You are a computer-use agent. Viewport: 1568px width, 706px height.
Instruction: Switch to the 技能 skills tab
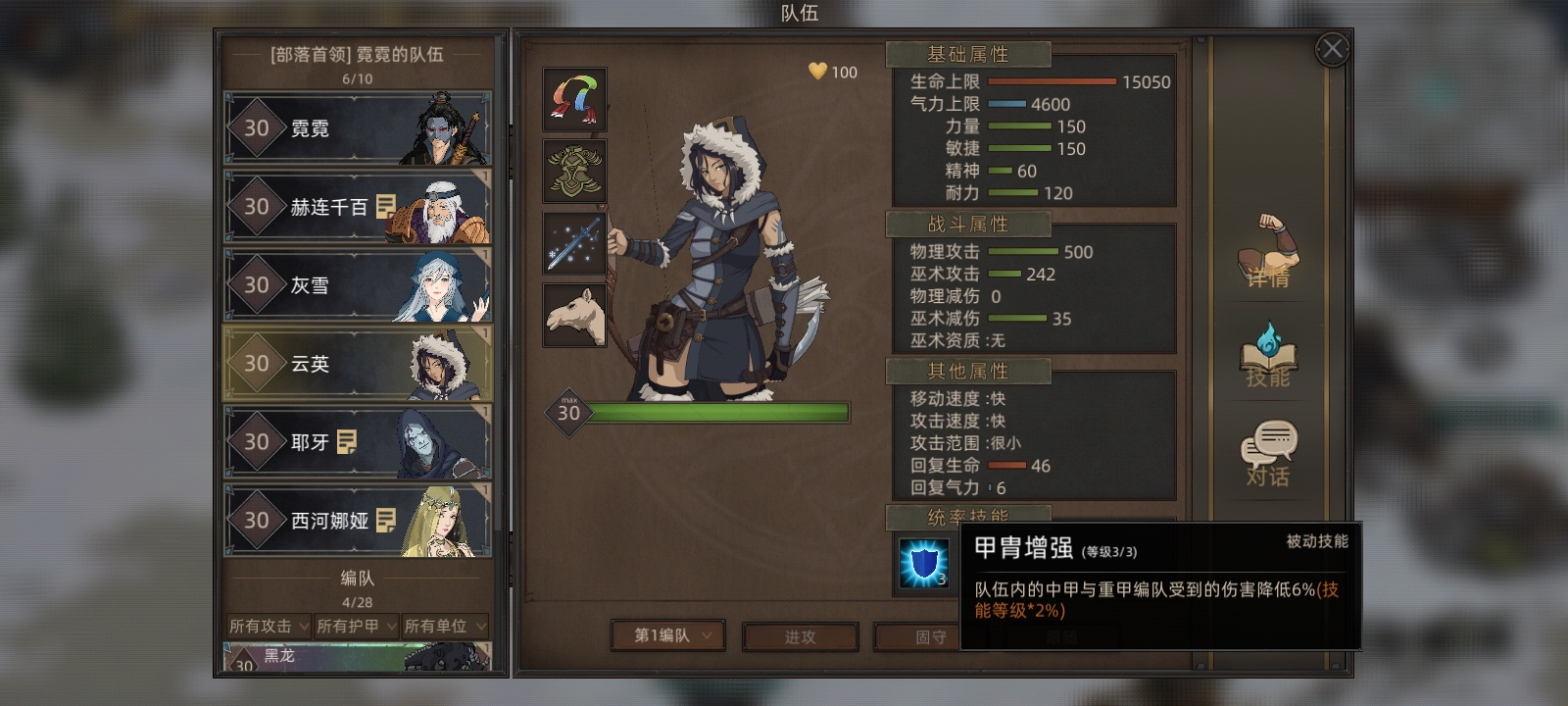click(x=1268, y=355)
